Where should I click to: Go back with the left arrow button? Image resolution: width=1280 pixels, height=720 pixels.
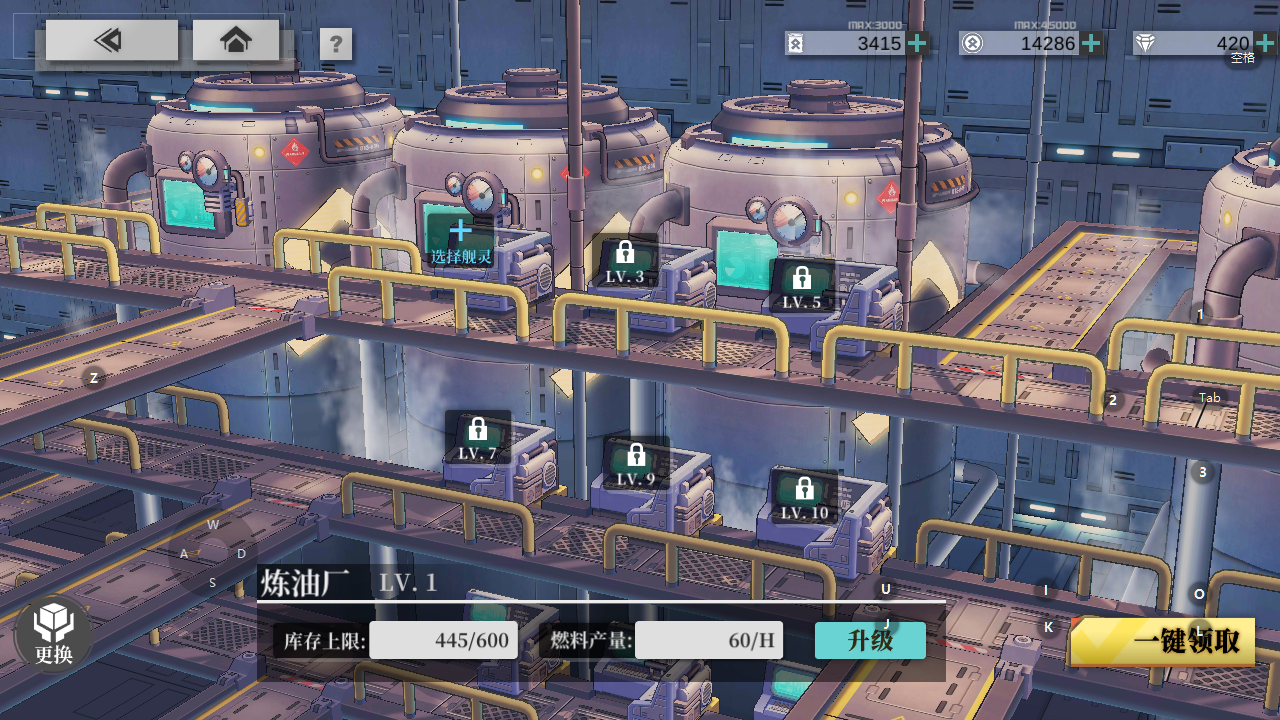(111, 40)
